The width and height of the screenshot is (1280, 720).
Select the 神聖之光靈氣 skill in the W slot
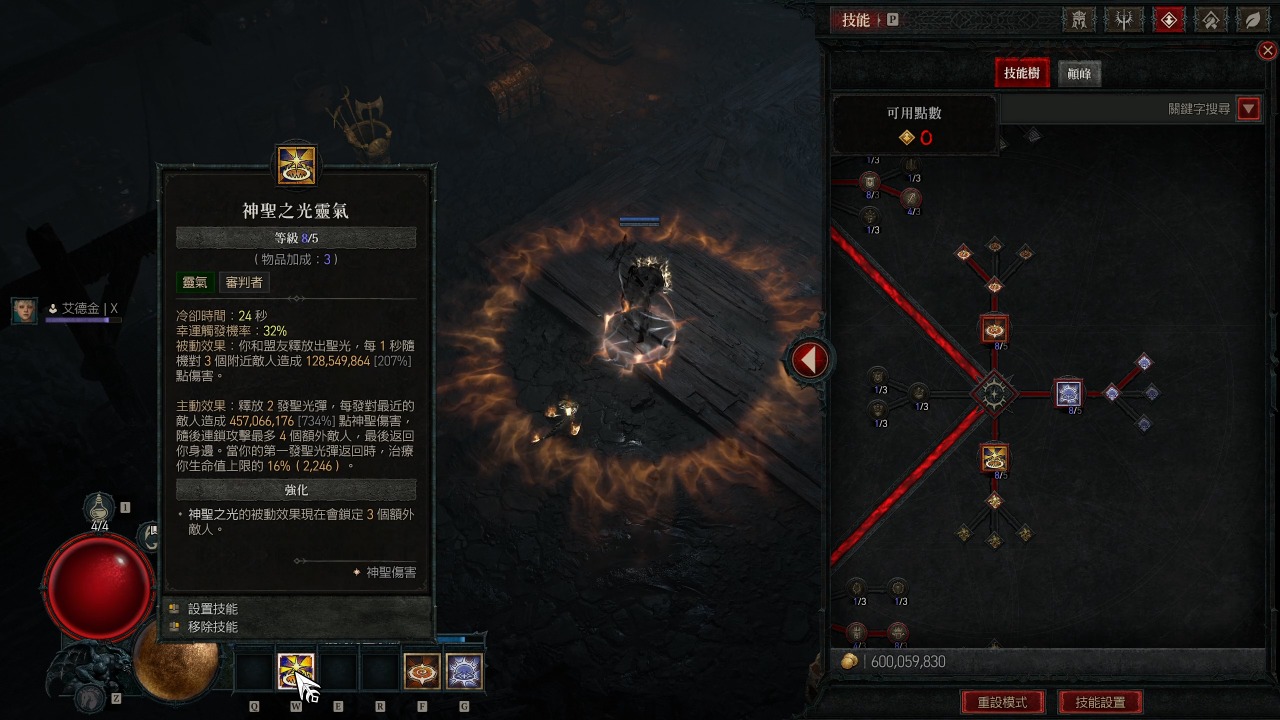(x=296, y=671)
